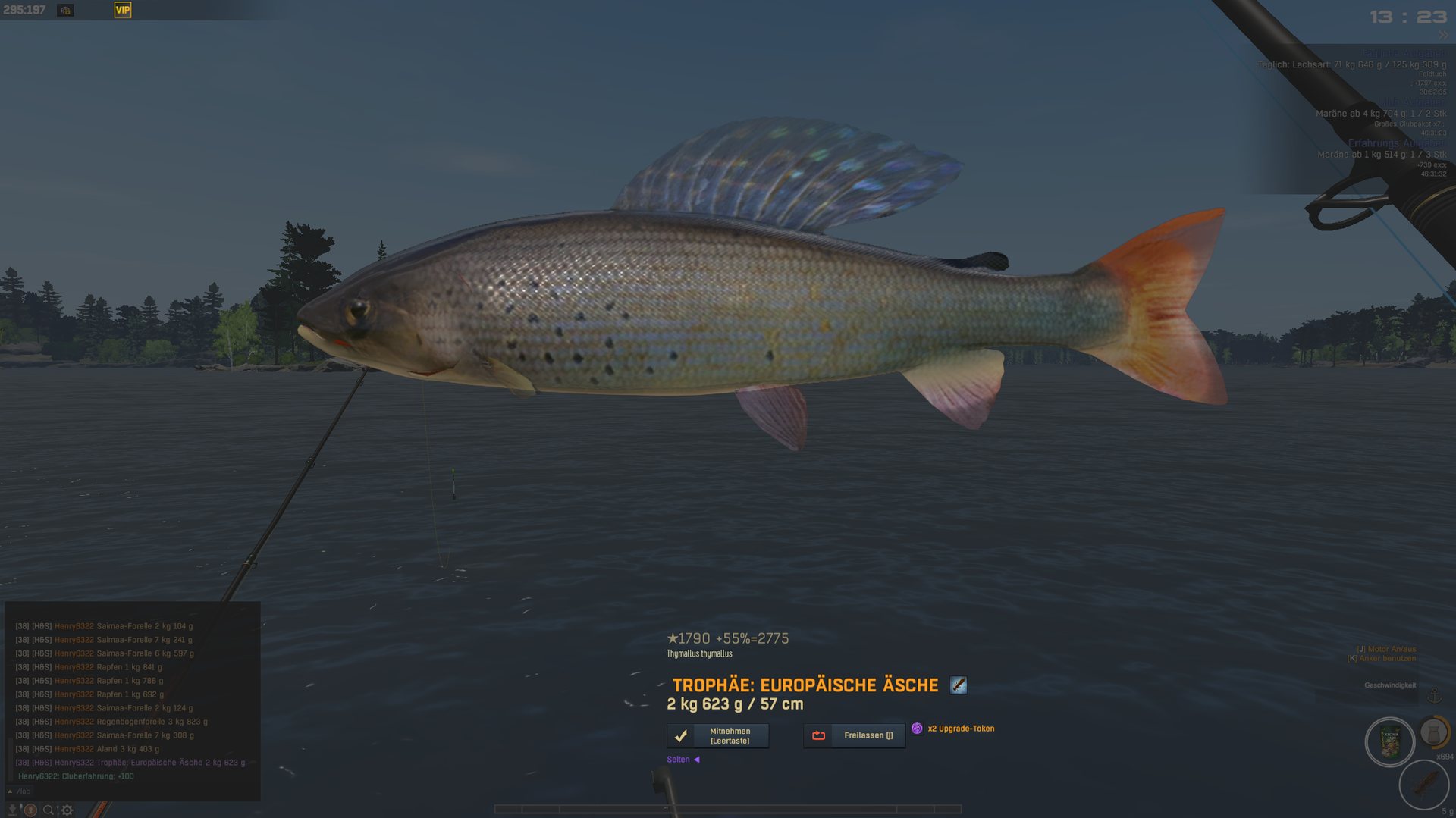The height and width of the screenshot is (818, 1456).
Task: Select the bait icon beside the trophy title
Action: pos(958,685)
